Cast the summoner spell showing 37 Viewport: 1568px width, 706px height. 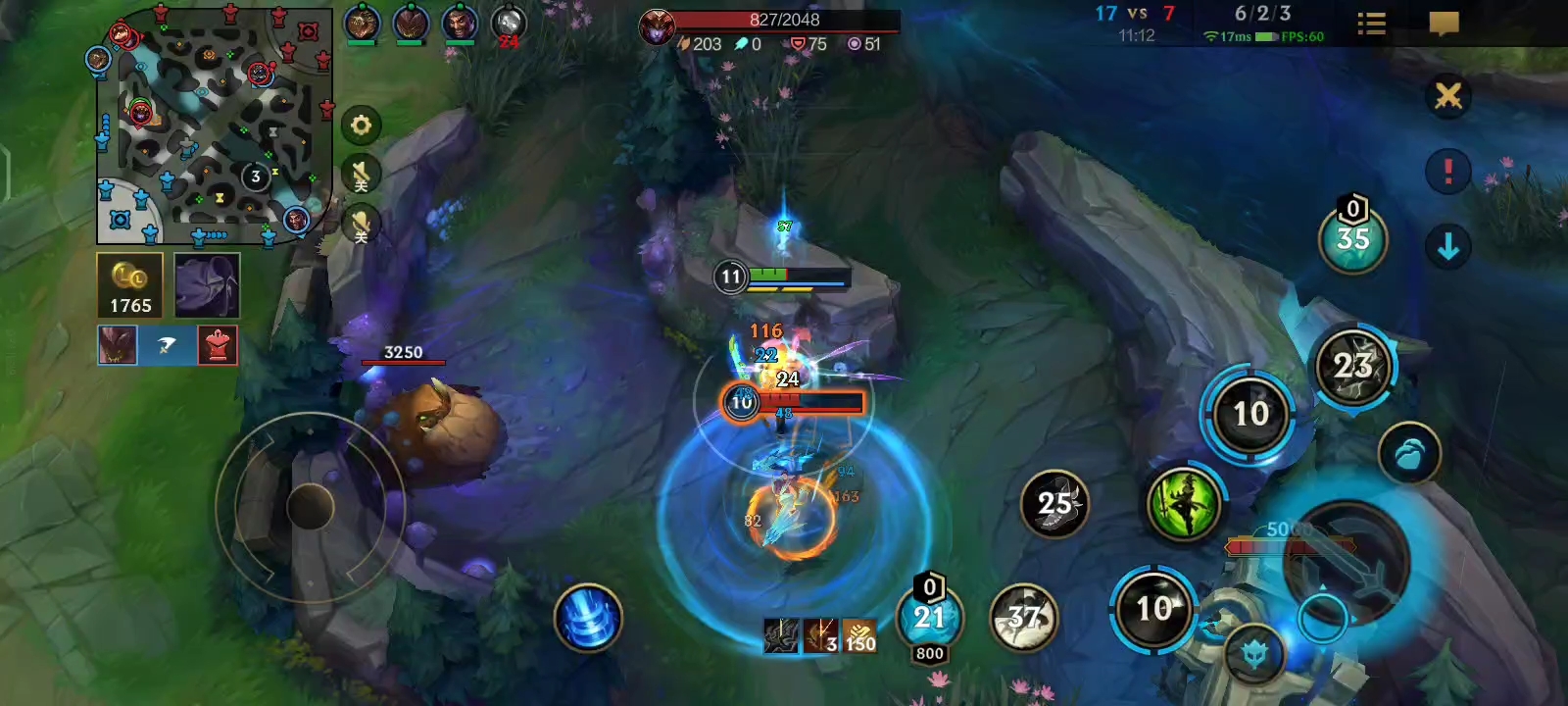click(1024, 618)
